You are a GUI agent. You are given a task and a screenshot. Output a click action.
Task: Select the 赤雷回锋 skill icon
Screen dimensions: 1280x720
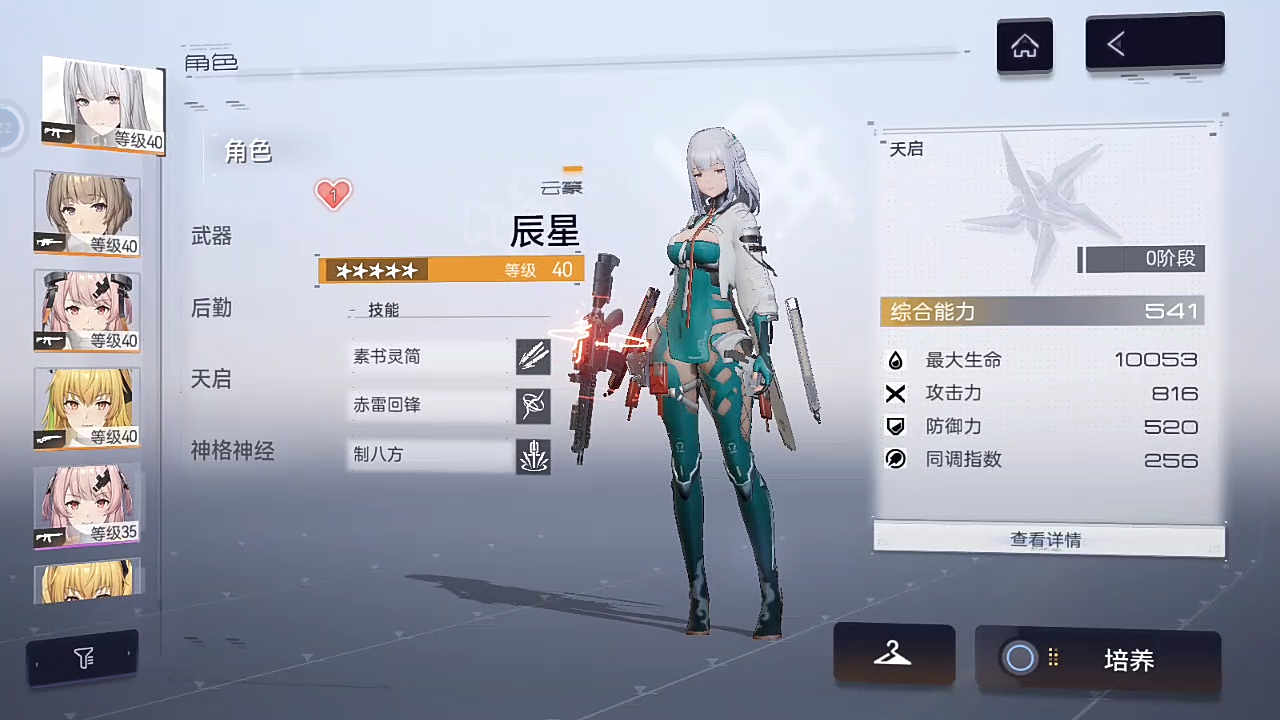point(533,405)
